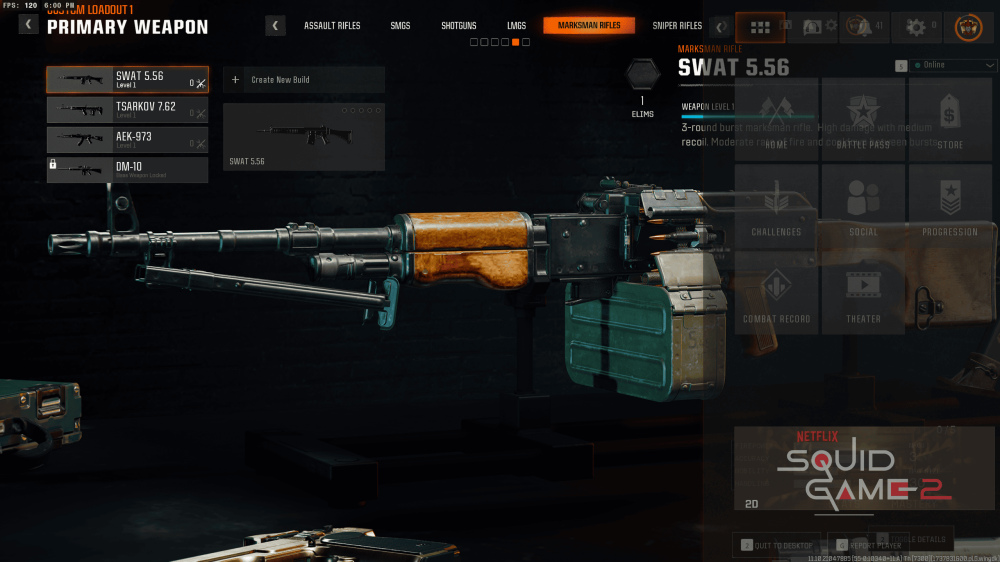Create New Build for this weapon
Image resolution: width=1000 pixels, height=562 pixels.
click(303, 80)
